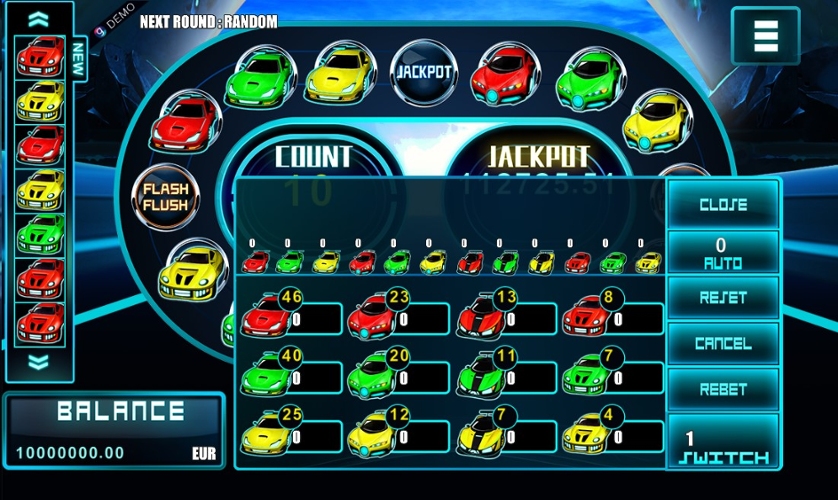Screen dimensions: 838x500
Task: Toggle the Auto spin button
Action: 723,252
